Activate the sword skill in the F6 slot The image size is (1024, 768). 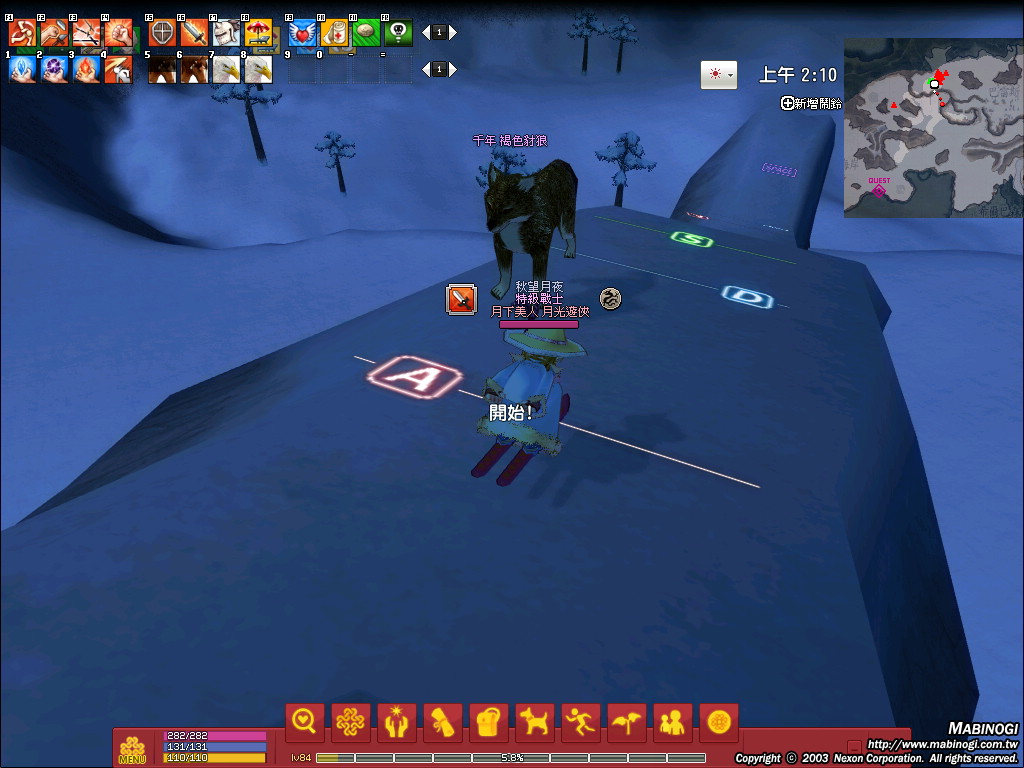pos(194,33)
